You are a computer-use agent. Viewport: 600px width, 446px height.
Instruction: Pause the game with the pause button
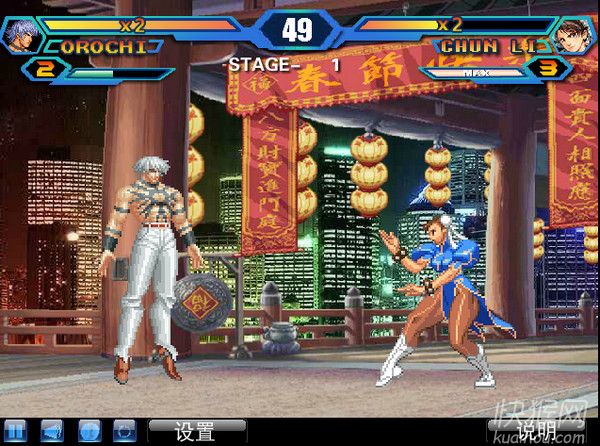click(x=14, y=431)
